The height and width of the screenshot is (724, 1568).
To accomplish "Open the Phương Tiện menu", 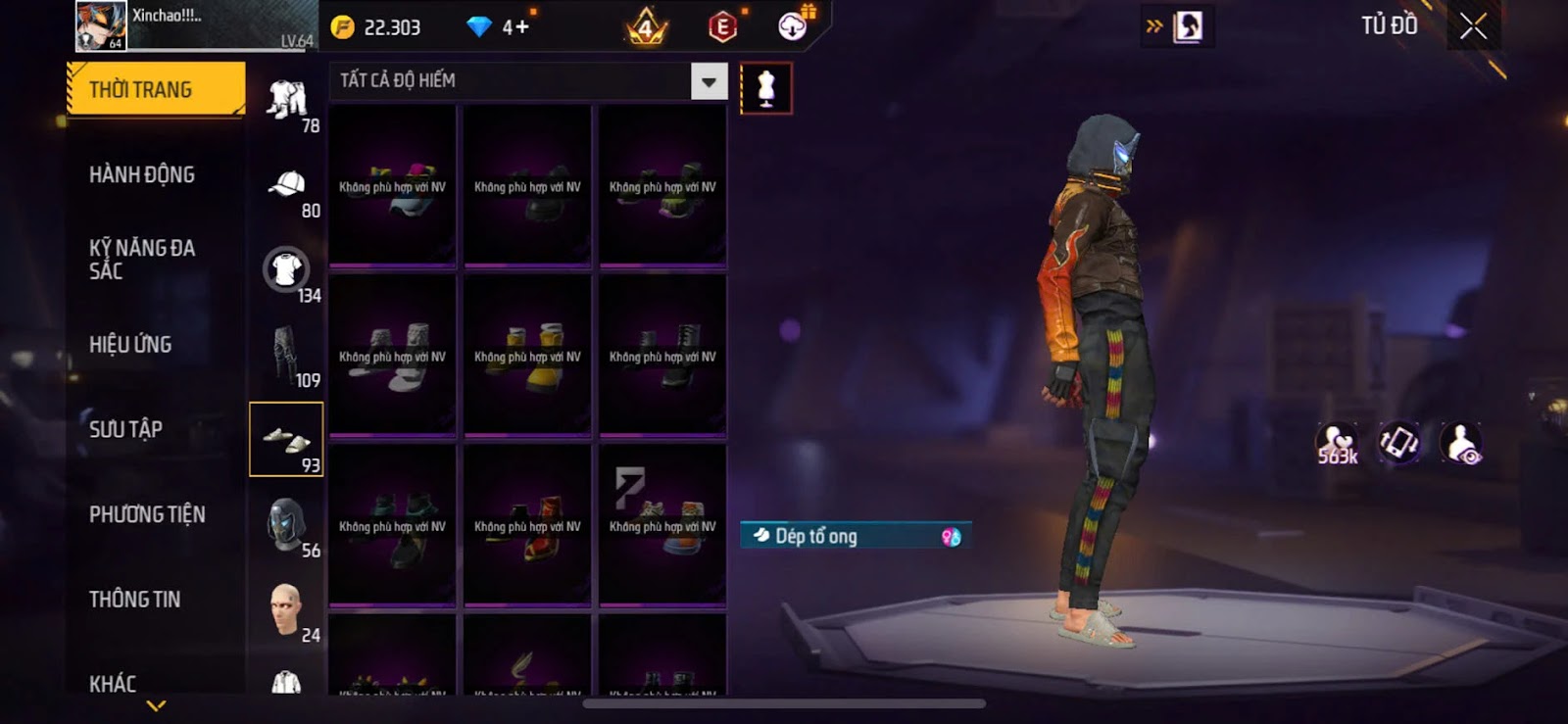I will click(x=147, y=514).
